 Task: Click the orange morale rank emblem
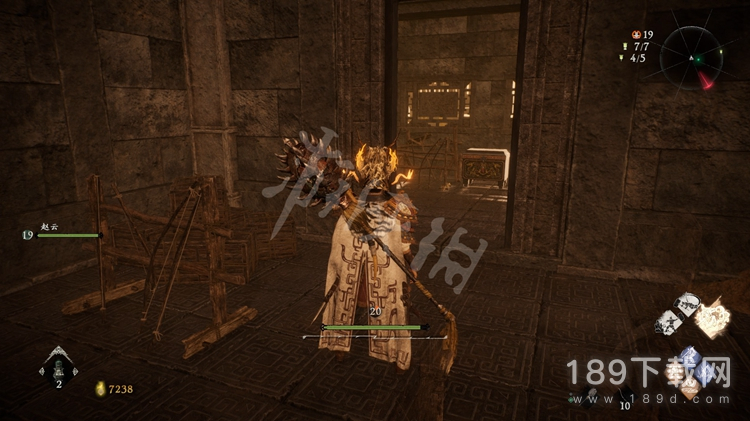pos(636,35)
